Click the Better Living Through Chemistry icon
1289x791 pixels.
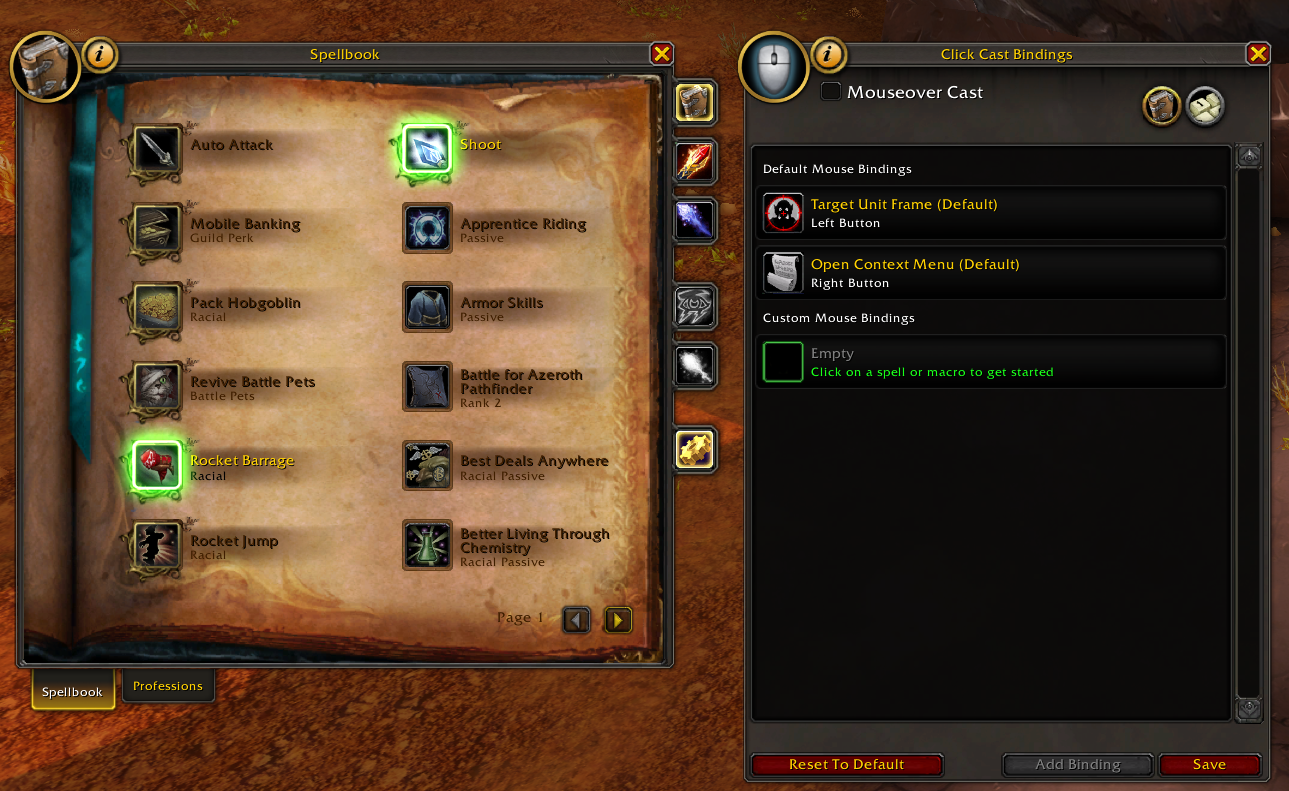coord(427,545)
